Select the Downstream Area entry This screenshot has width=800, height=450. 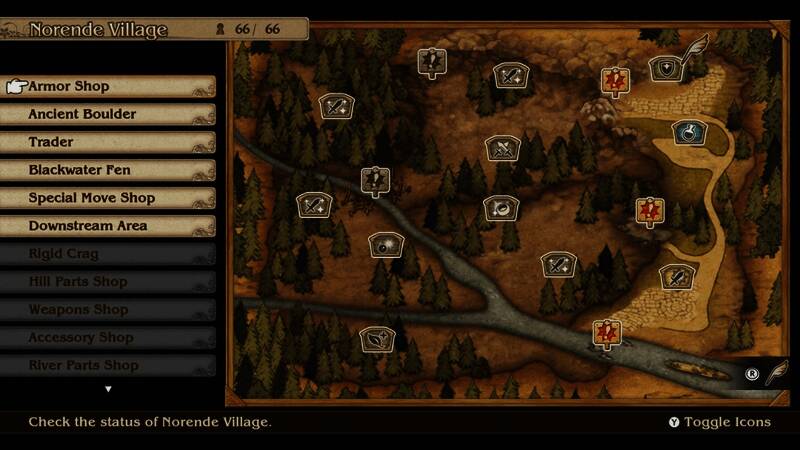coord(110,226)
